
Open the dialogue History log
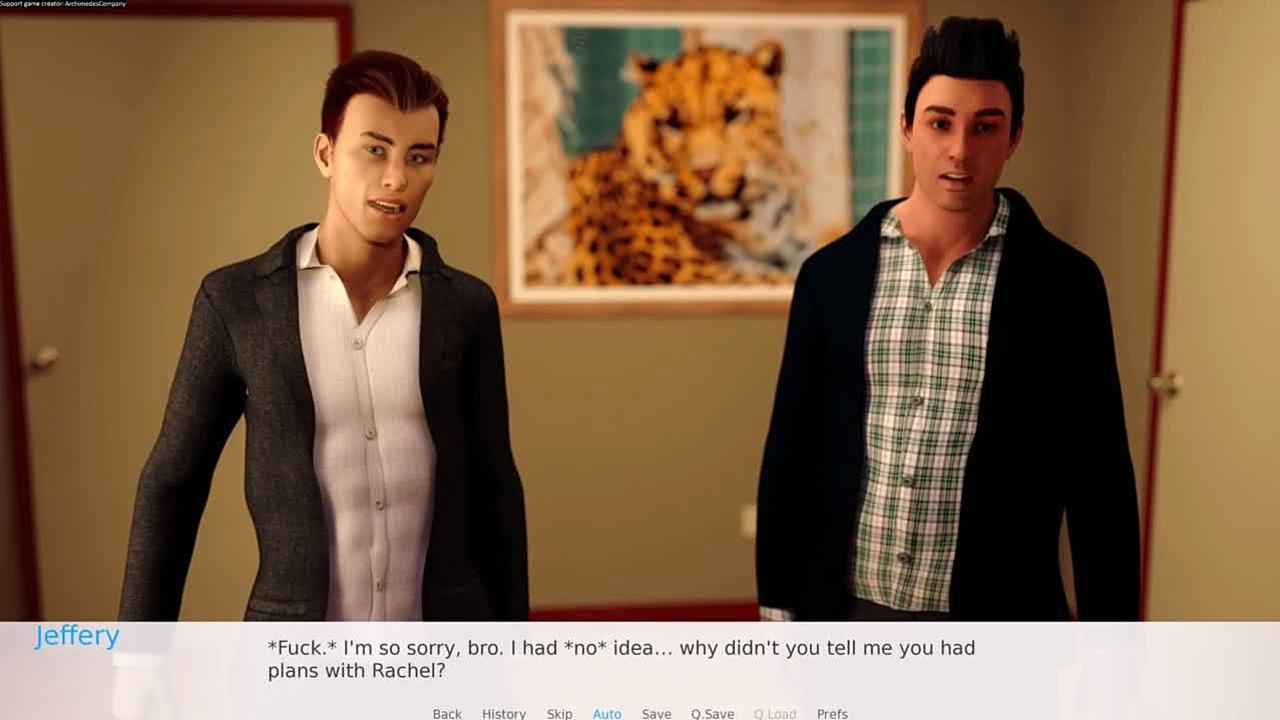[x=504, y=713]
